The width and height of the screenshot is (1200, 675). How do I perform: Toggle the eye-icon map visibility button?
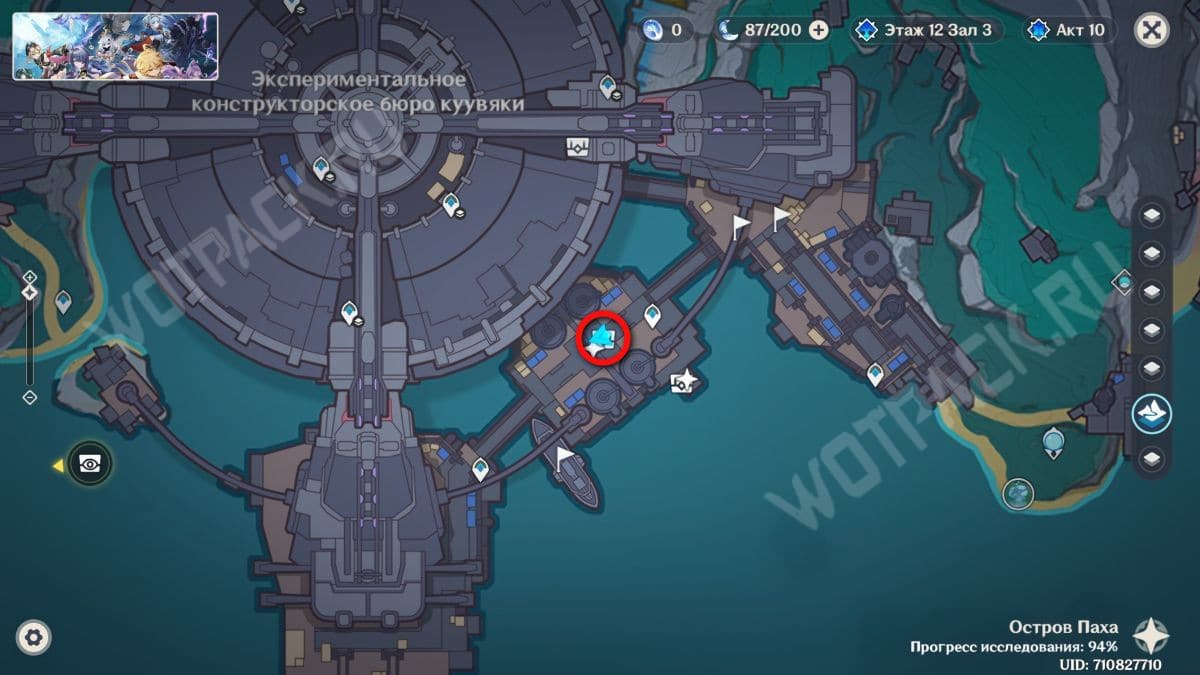click(x=90, y=463)
